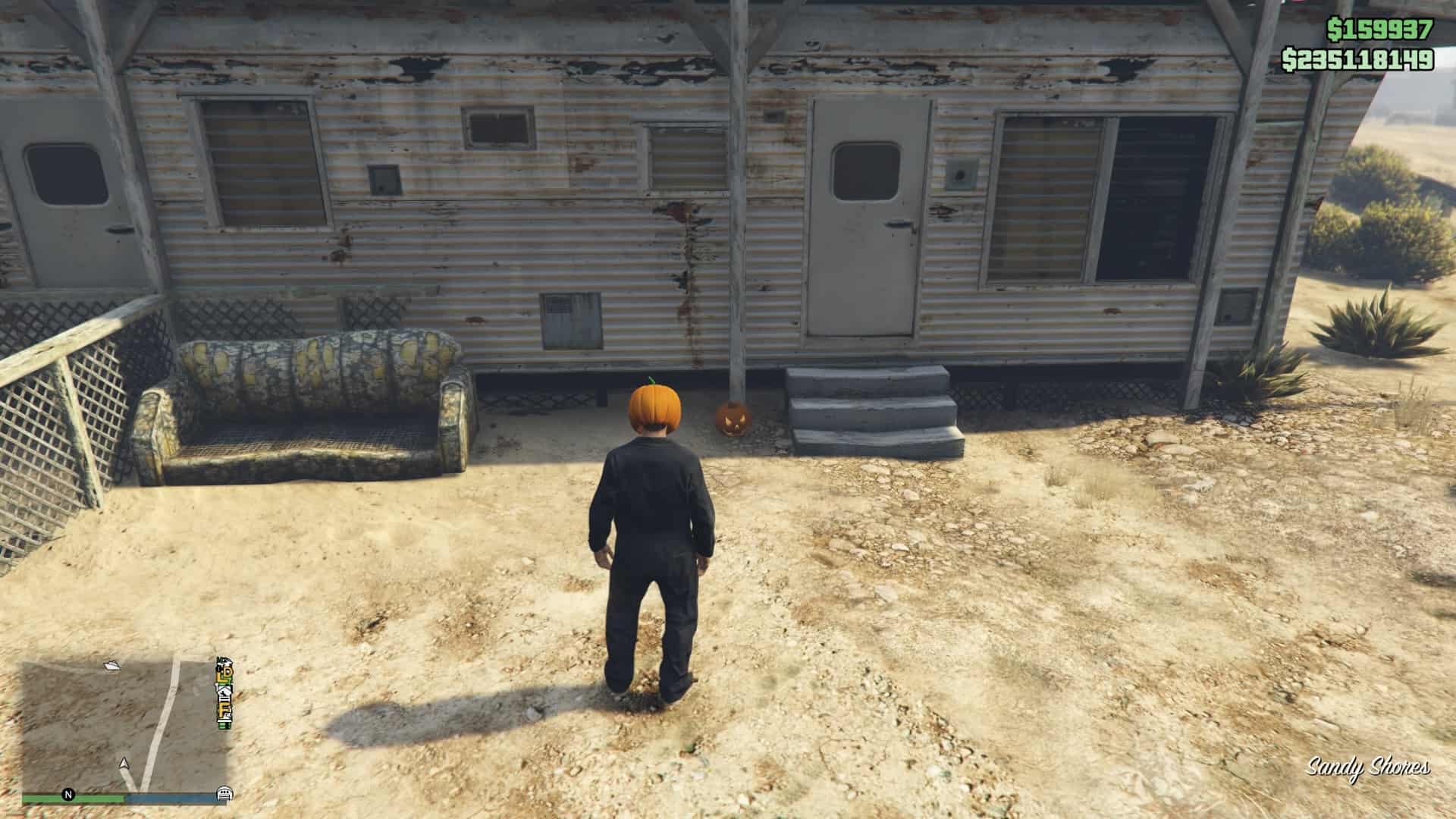Click the green health bar under the minimap
This screenshot has width=1456, height=819.
point(76,797)
